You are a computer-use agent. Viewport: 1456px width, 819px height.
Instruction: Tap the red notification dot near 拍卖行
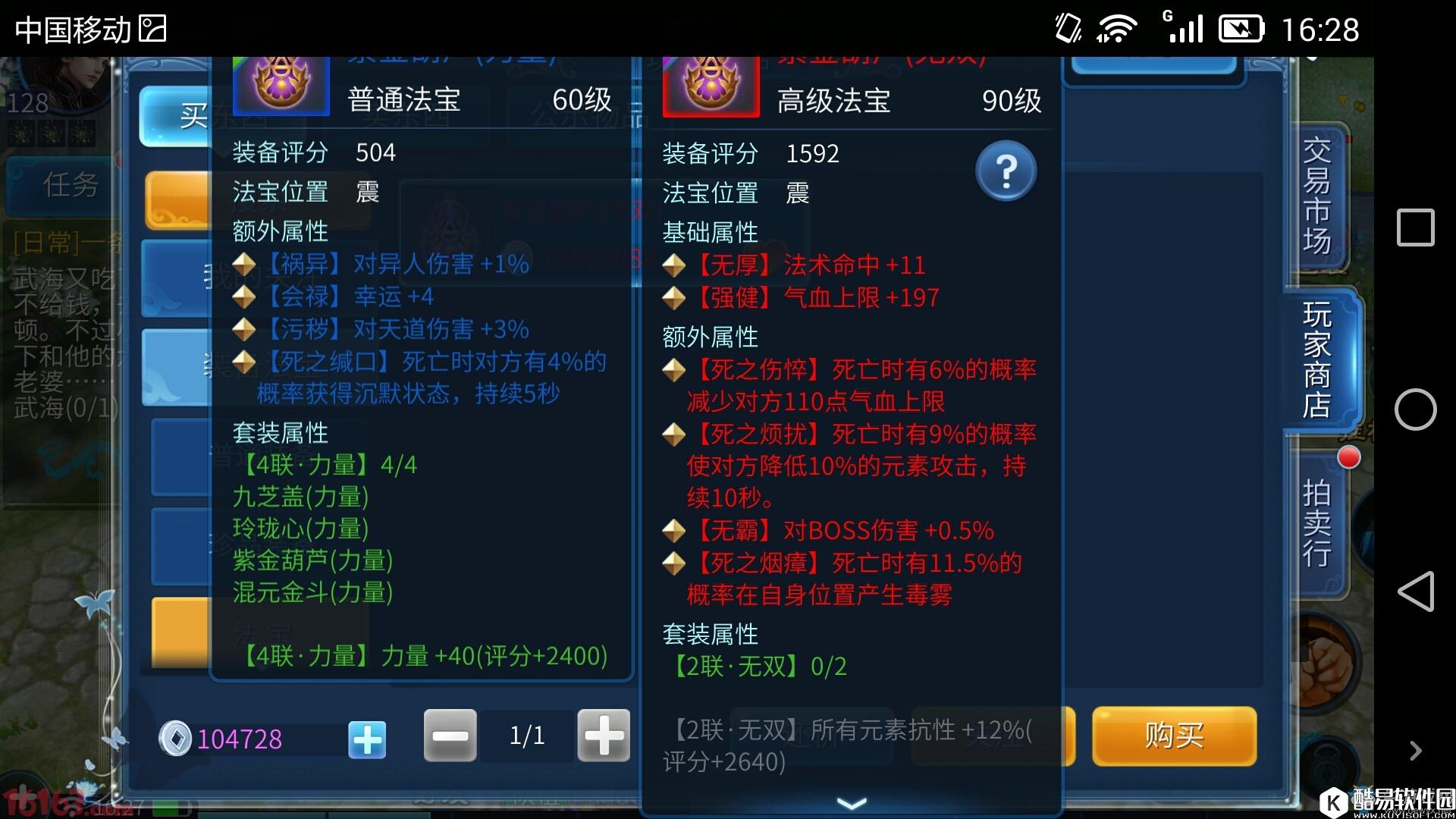1349,458
